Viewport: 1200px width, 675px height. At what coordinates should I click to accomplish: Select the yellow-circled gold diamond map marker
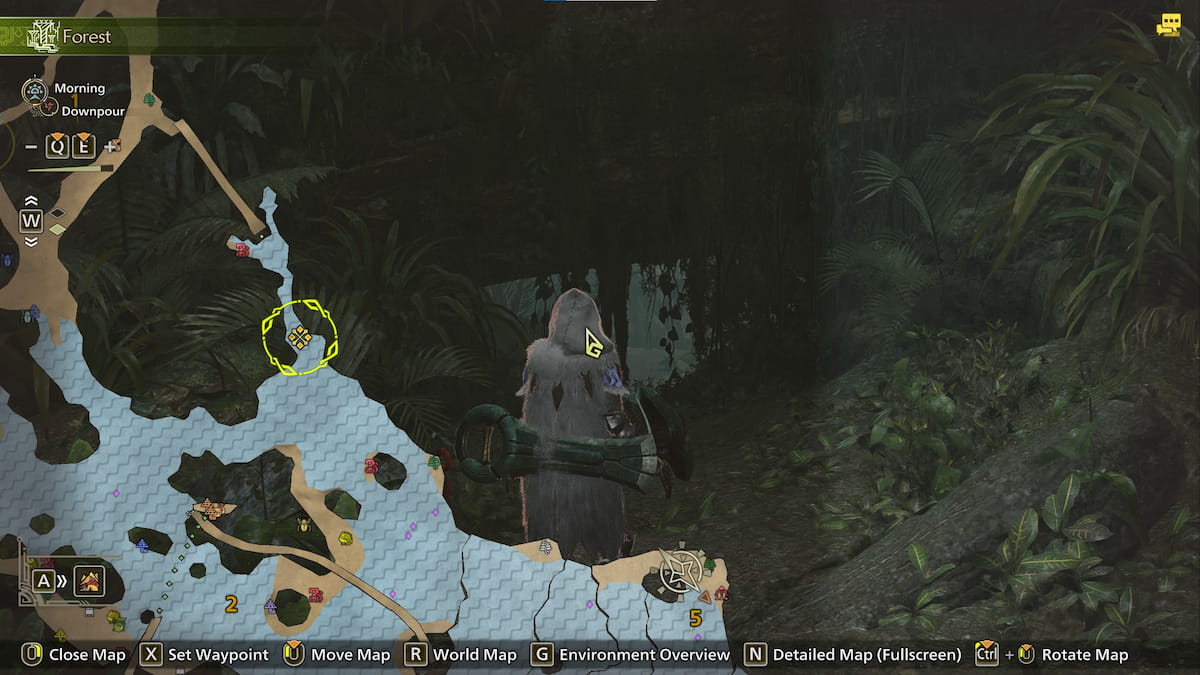tap(299, 337)
